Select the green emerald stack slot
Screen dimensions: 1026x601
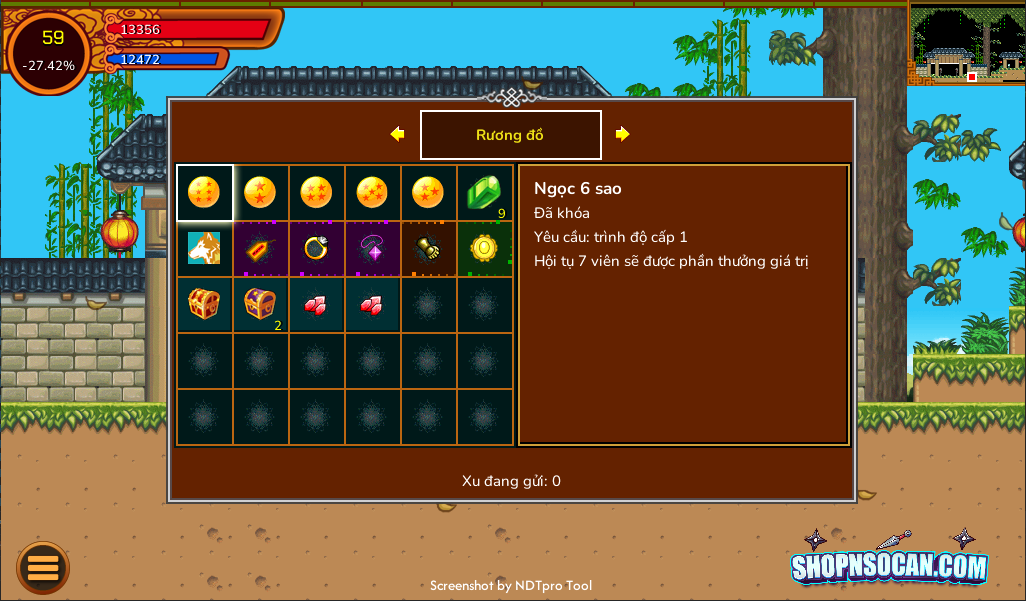(485, 193)
